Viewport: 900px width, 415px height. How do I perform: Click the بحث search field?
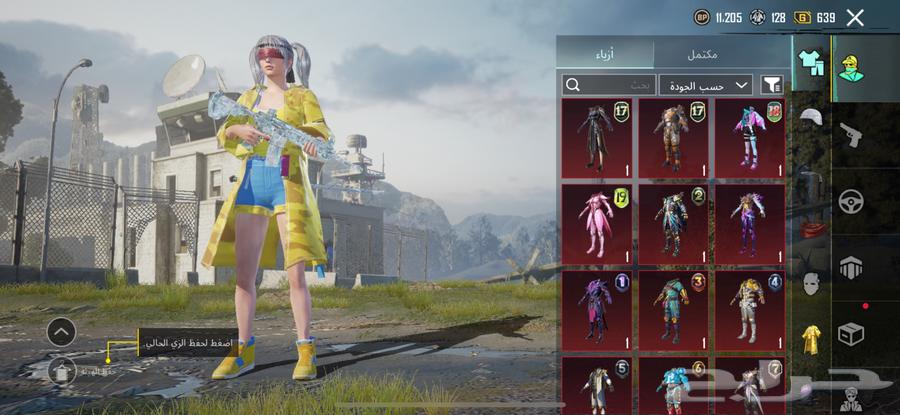pos(609,85)
